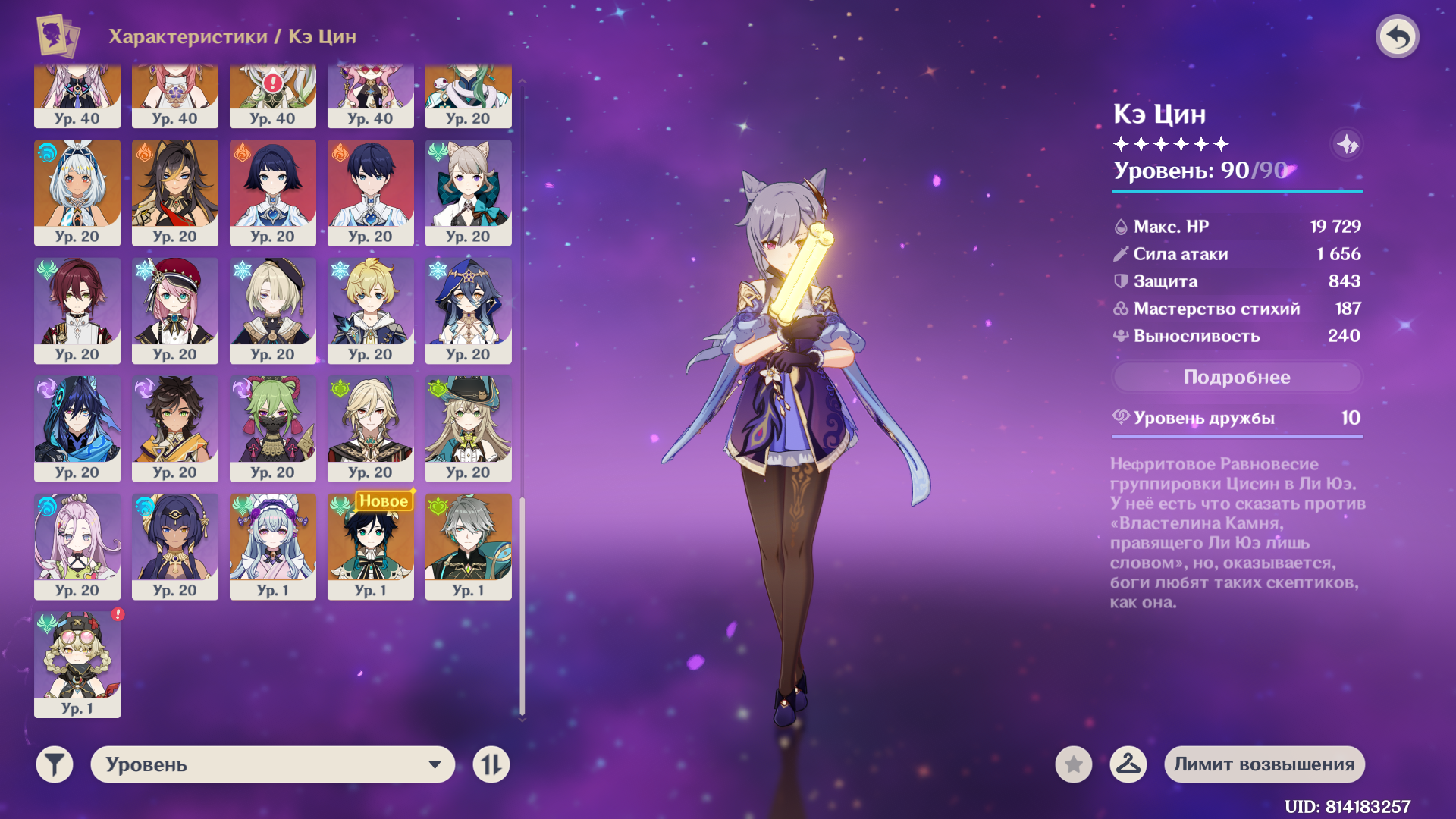This screenshot has height=819, width=1456.
Task: Toggle the sort order arrows button
Action: pyautogui.click(x=491, y=764)
